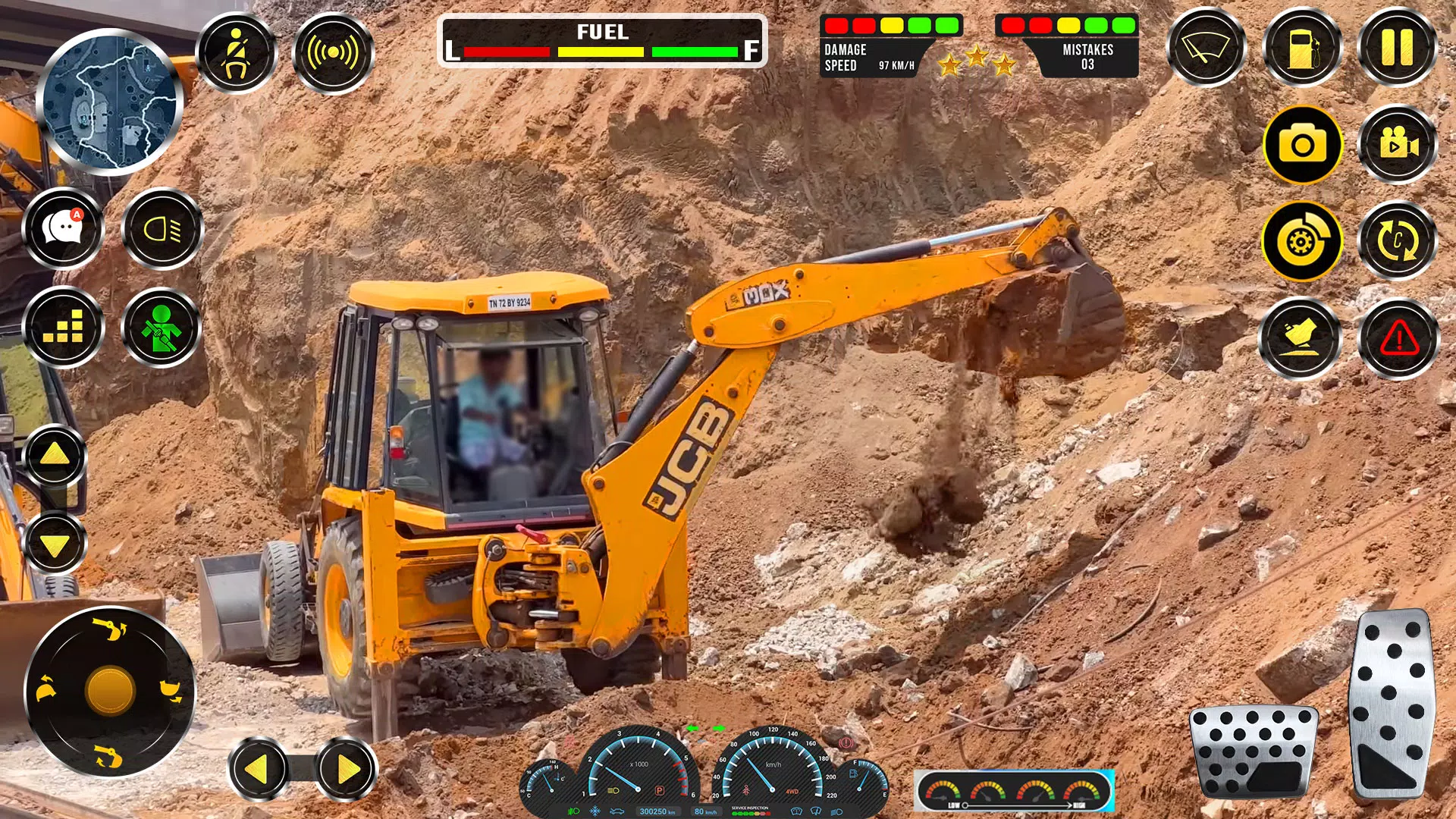Image resolution: width=1456 pixels, height=819 pixels.
Task: Start recording with the video camera icon
Action: 1395,144
